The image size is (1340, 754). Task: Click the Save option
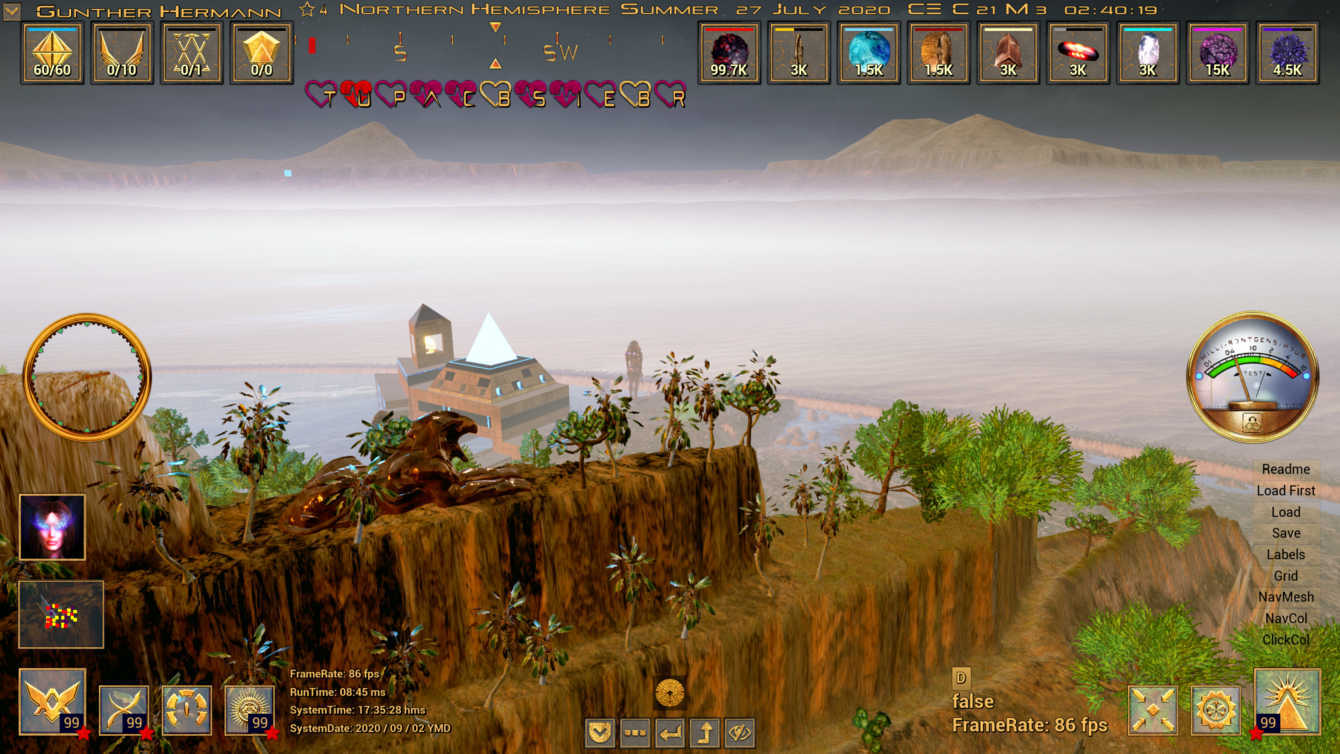point(1285,533)
